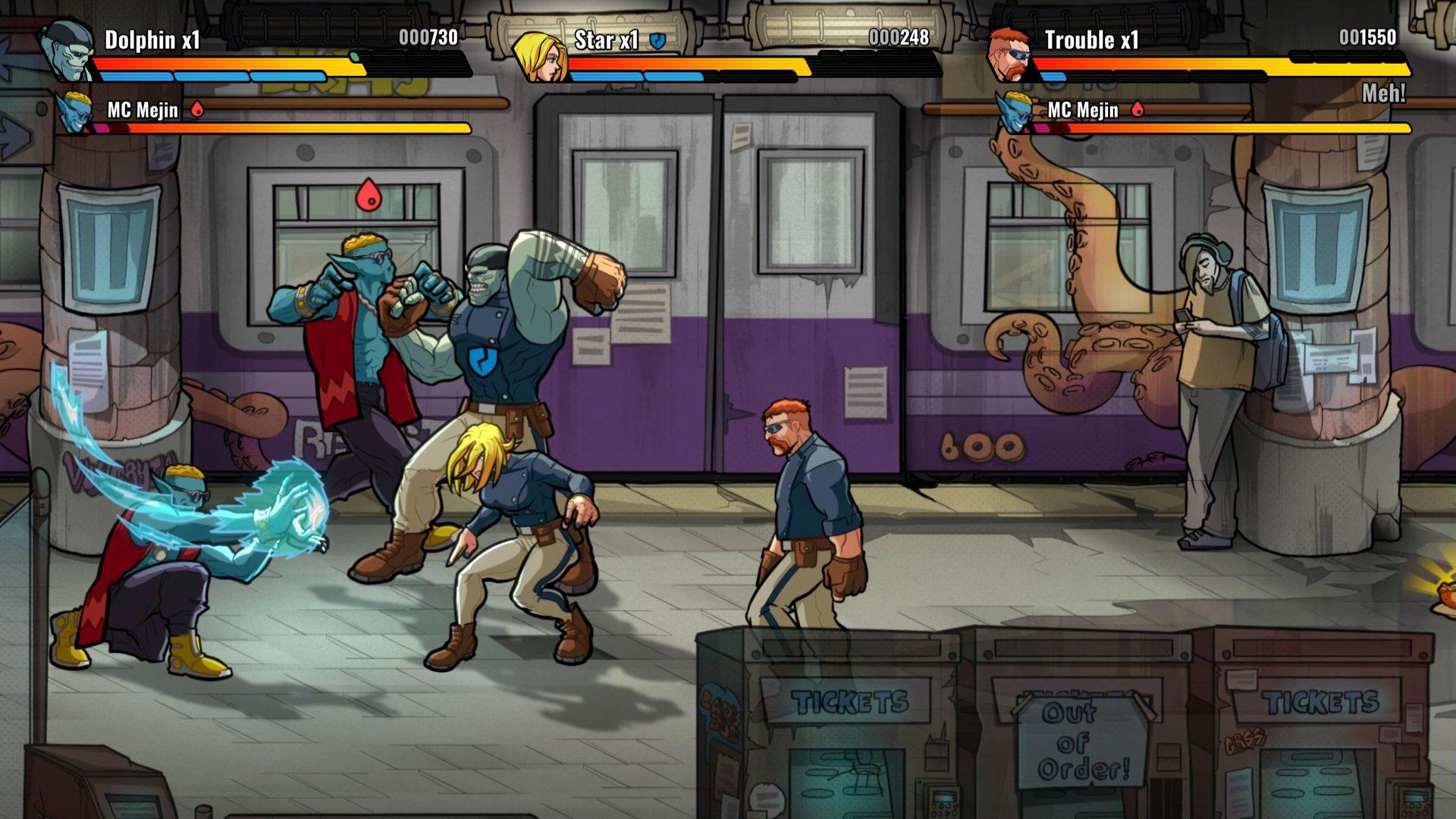This screenshot has width=1456, height=819.
Task: Click the blood drop icon beside right MC Mejin
Action: (1136, 109)
